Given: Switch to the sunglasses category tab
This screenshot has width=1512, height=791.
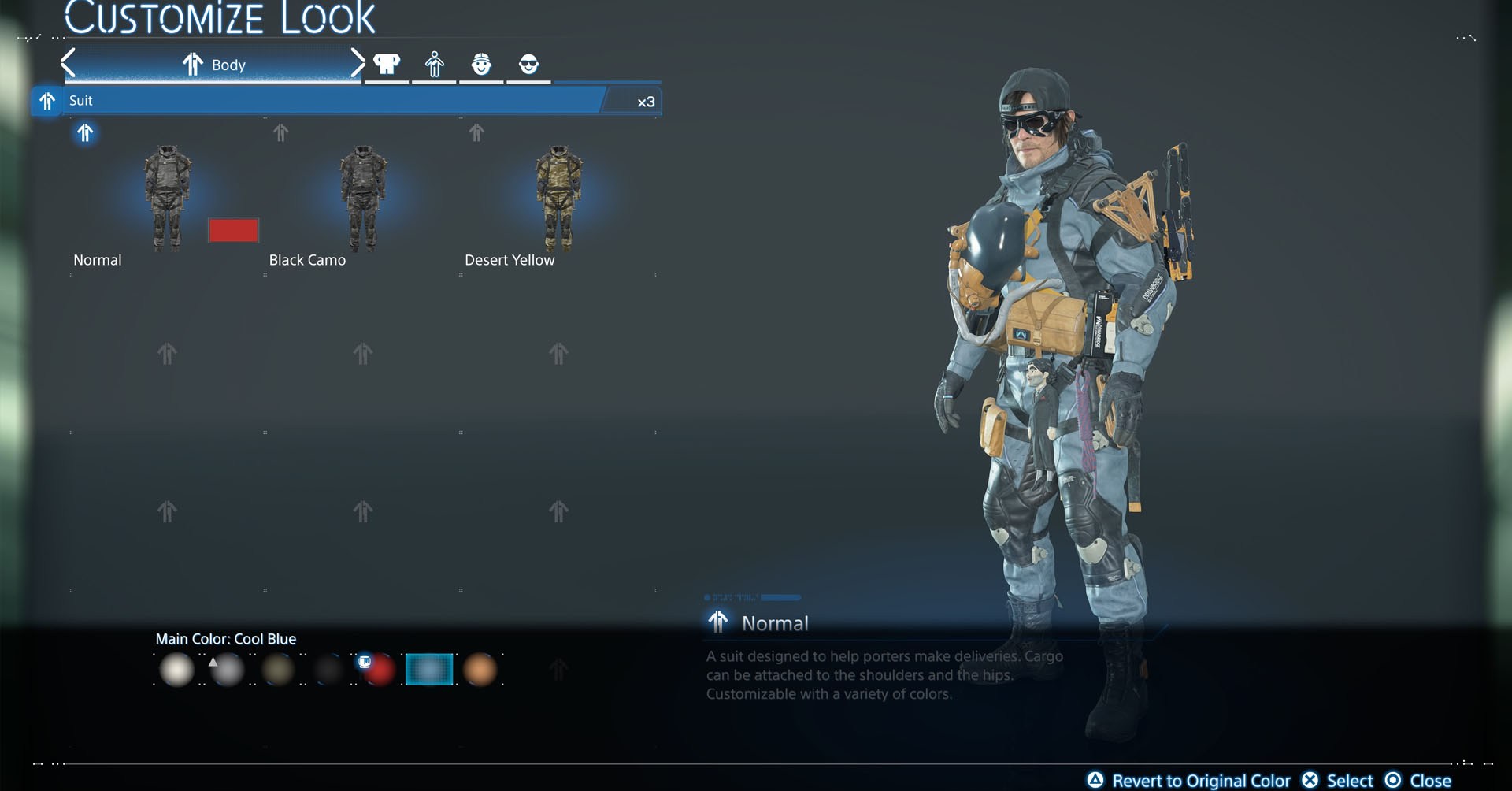Looking at the screenshot, I should [528, 64].
